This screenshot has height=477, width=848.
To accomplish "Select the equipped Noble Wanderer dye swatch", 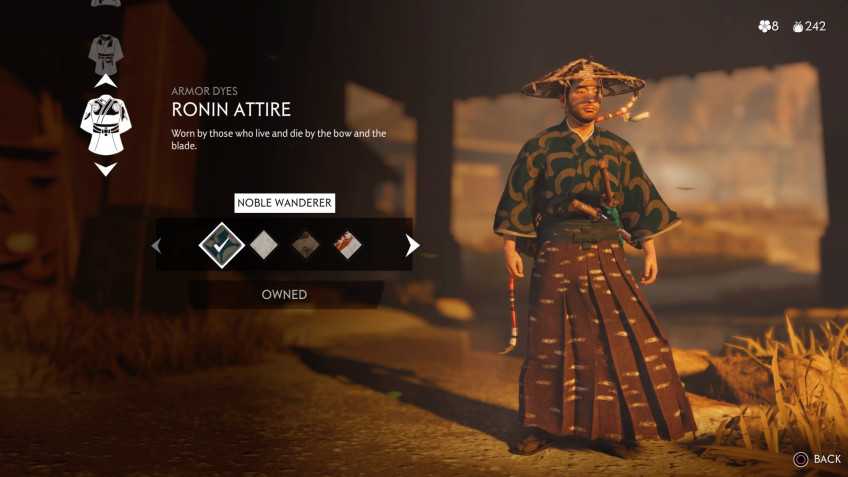I will [x=221, y=245].
